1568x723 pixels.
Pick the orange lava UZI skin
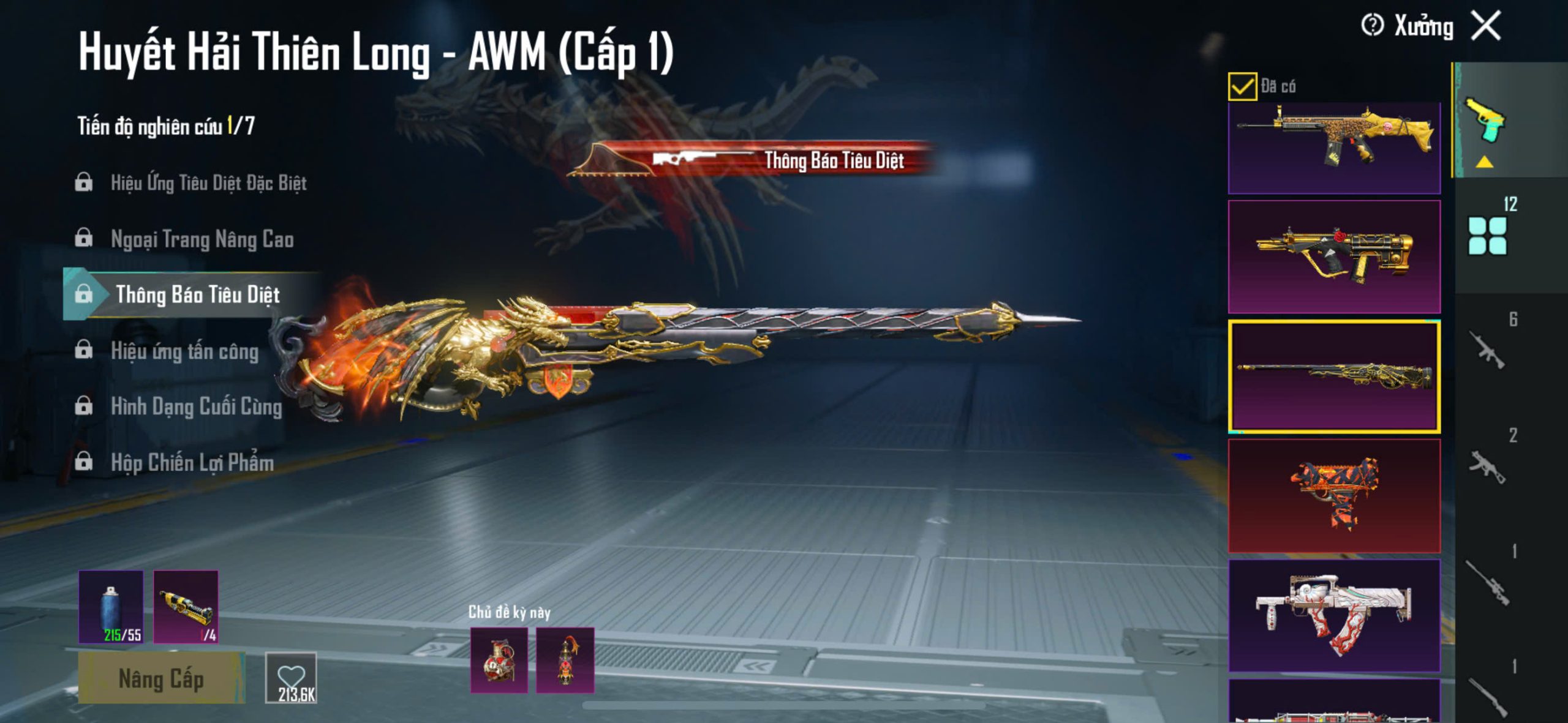1334,495
